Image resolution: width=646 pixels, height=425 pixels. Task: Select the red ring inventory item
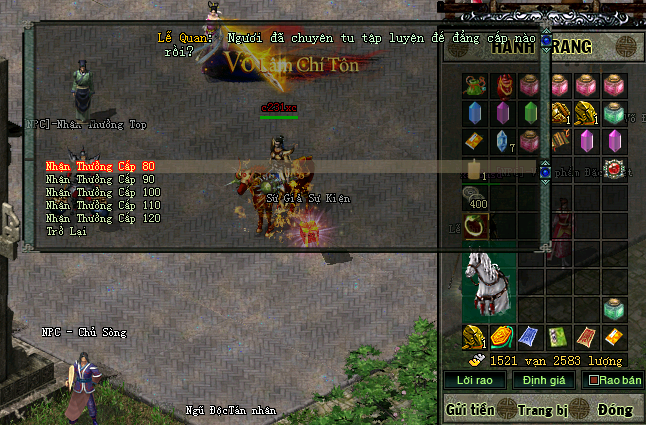pyautogui.click(x=475, y=225)
